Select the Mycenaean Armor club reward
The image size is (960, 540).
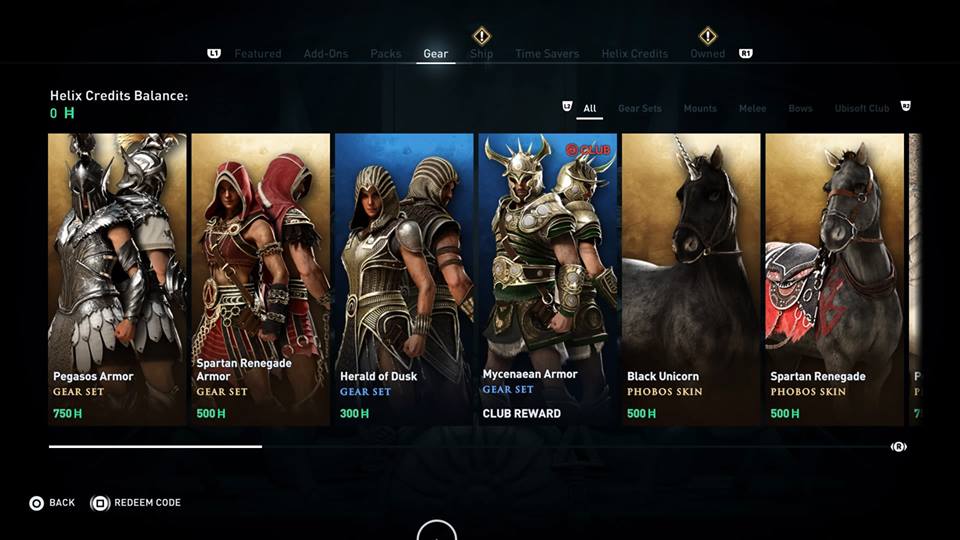pyautogui.click(x=547, y=280)
